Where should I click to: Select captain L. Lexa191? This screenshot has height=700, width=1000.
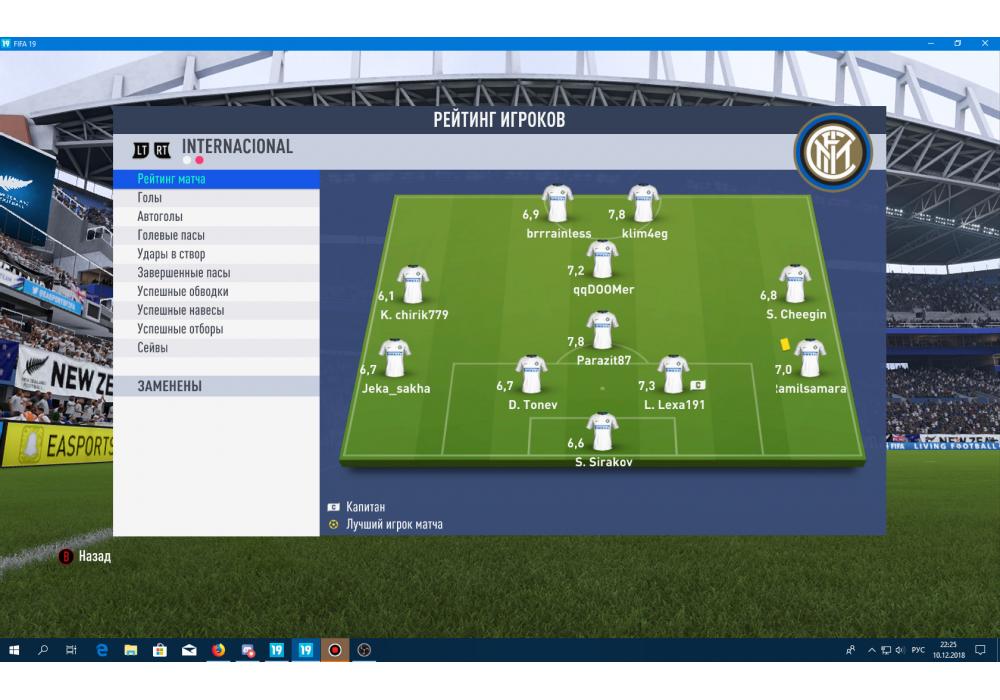click(673, 375)
